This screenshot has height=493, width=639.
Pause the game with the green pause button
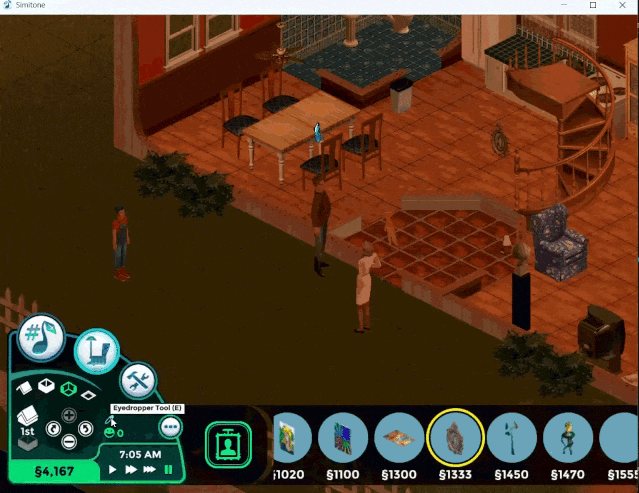coord(168,469)
